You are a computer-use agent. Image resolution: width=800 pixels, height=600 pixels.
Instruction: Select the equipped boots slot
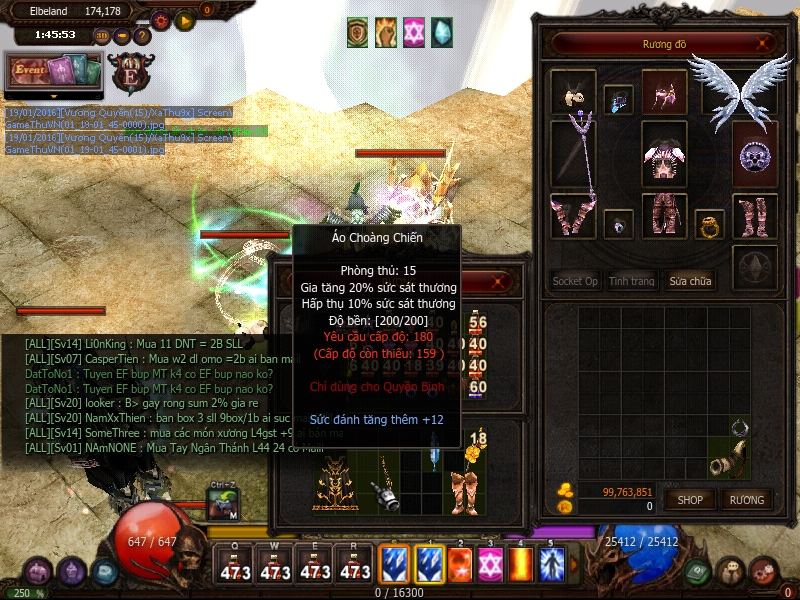(x=755, y=215)
